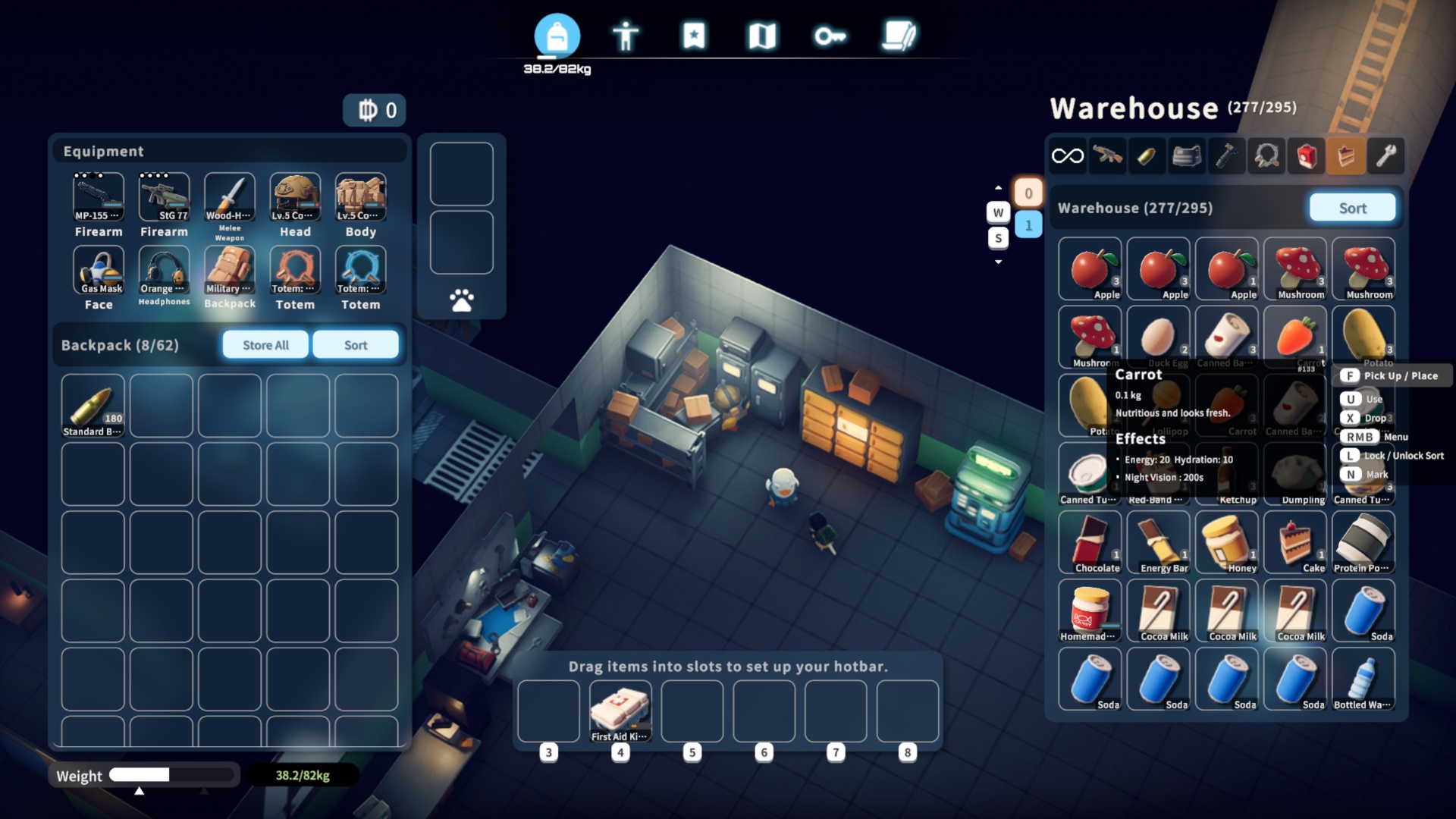Click the Store All button
Viewport: 1456px width, 819px height.
coord(265,345)
